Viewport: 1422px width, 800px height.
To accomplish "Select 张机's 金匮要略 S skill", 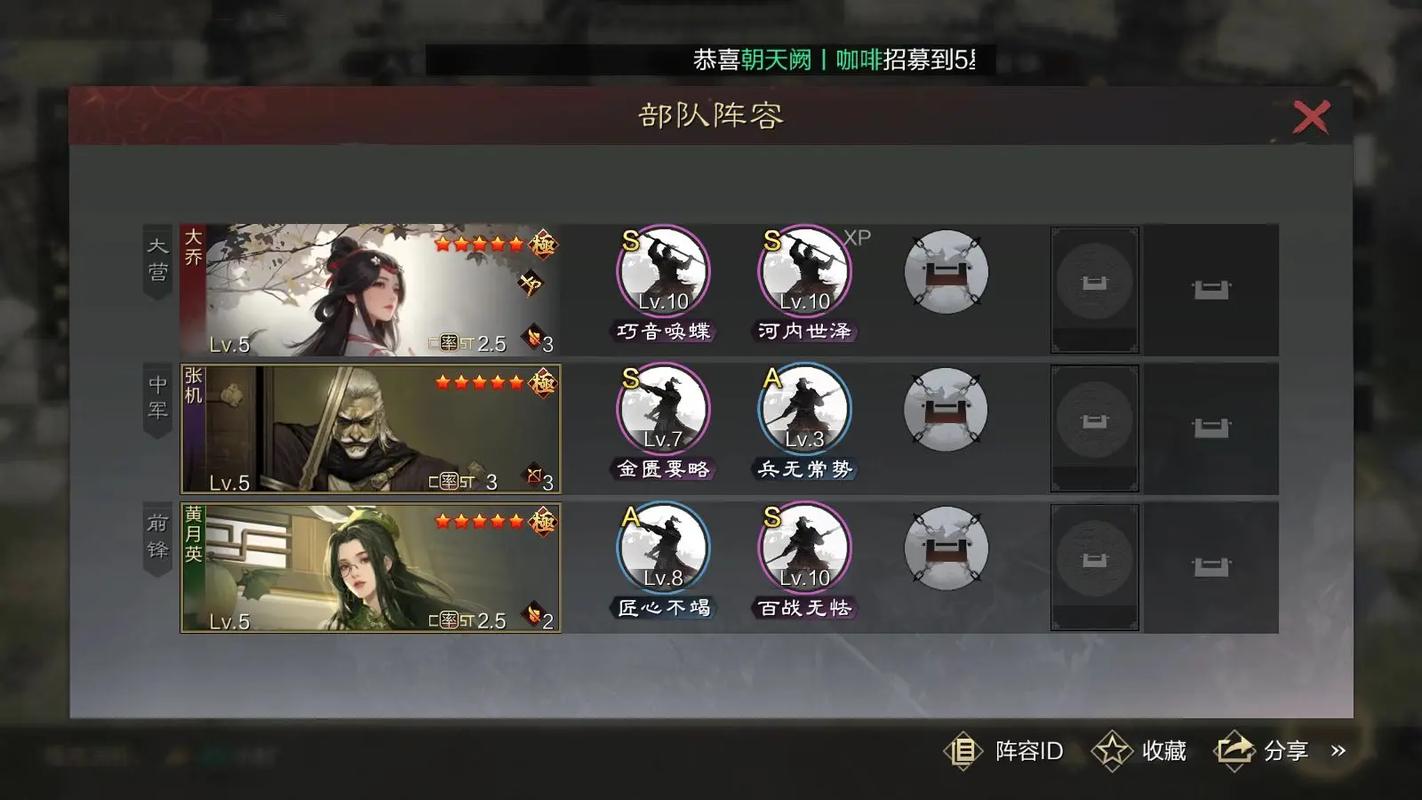I will pyautogui.click(x=663, y=408).
